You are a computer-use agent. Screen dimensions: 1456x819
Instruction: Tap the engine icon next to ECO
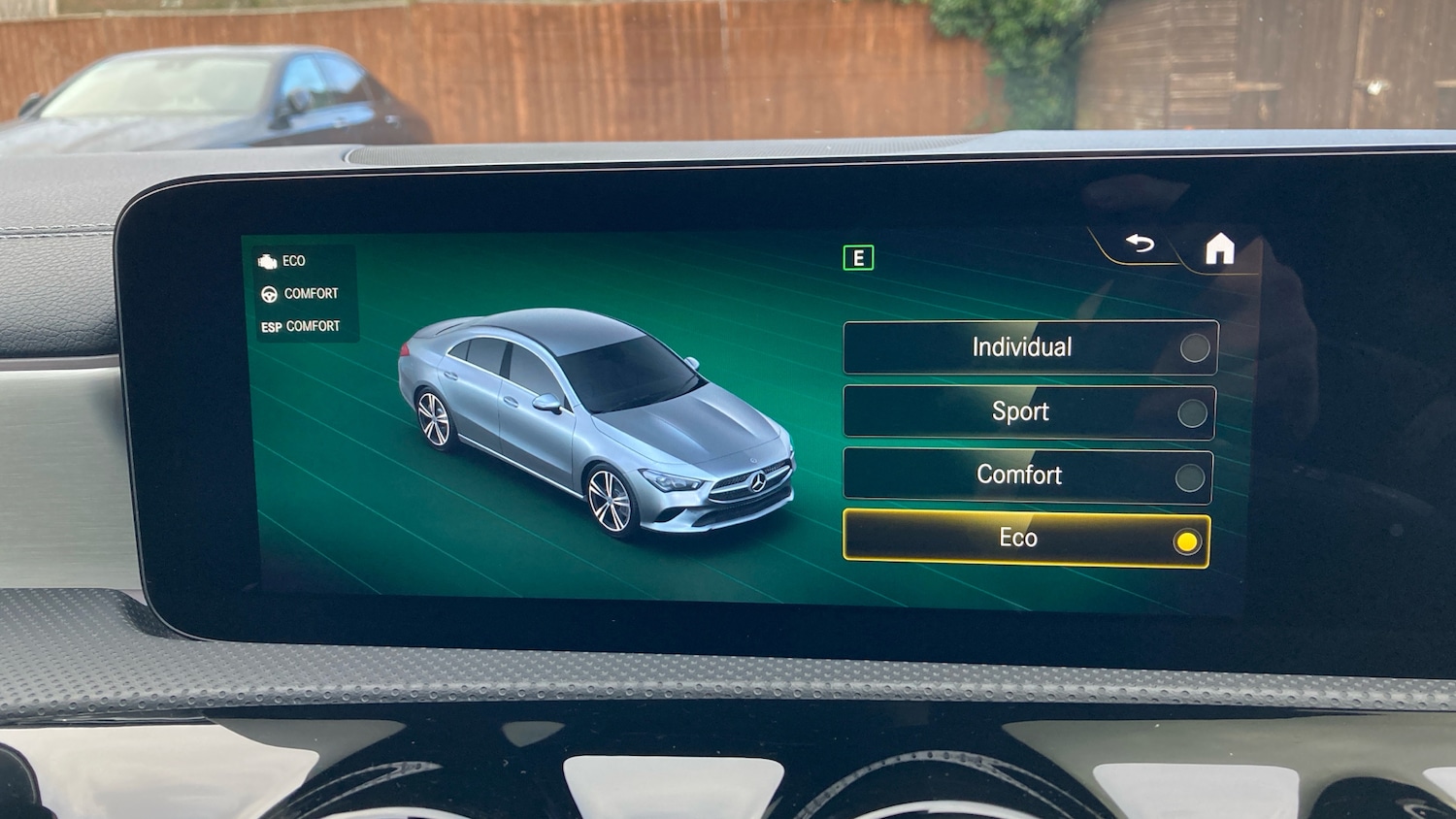[x=266, y=260]
